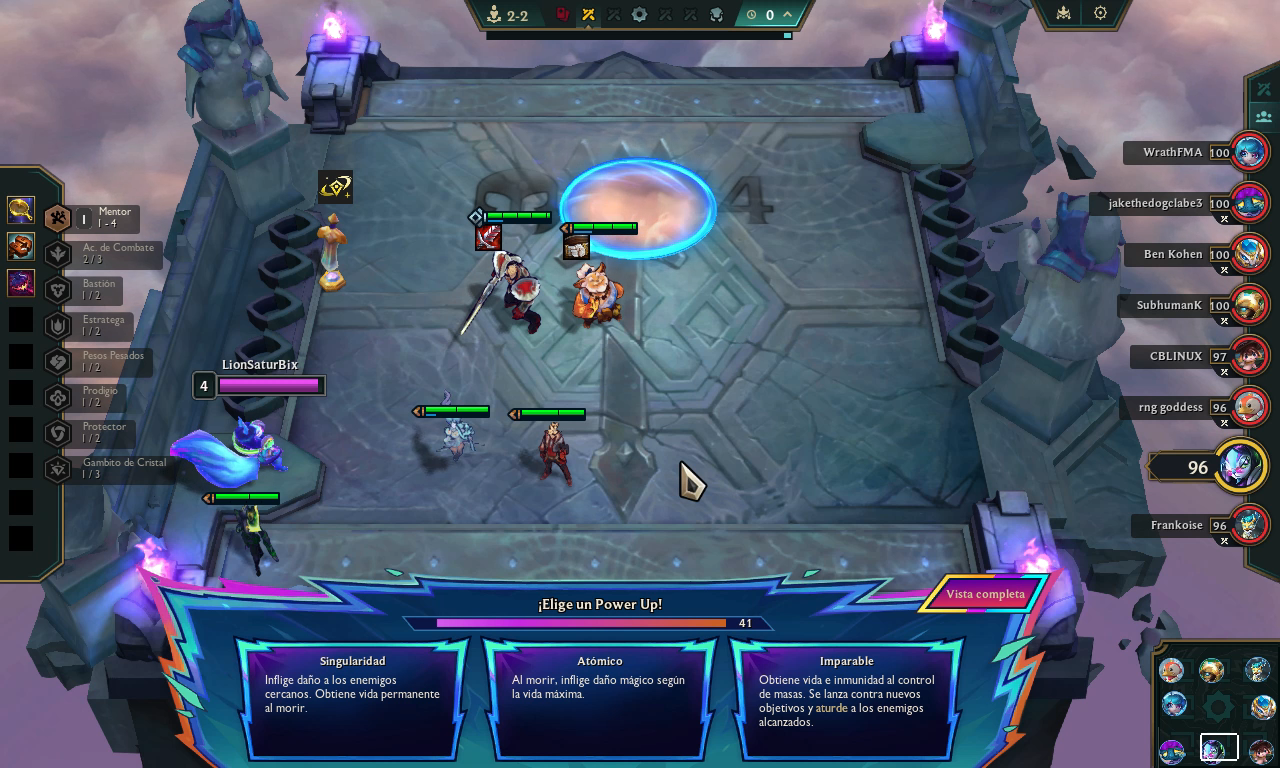Screen dimensions: 1280x768
Task: Select rng goddess in the scoreboard
Action: tap(1248, 408)
